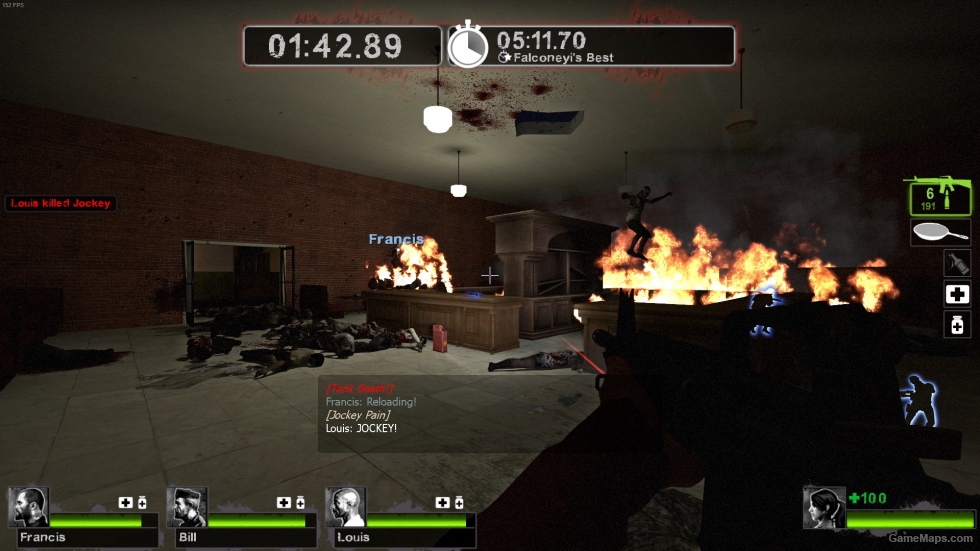This screenshot has width=980, height=551.
Task: Click your own survivor portrait
Action: [823, 508]
